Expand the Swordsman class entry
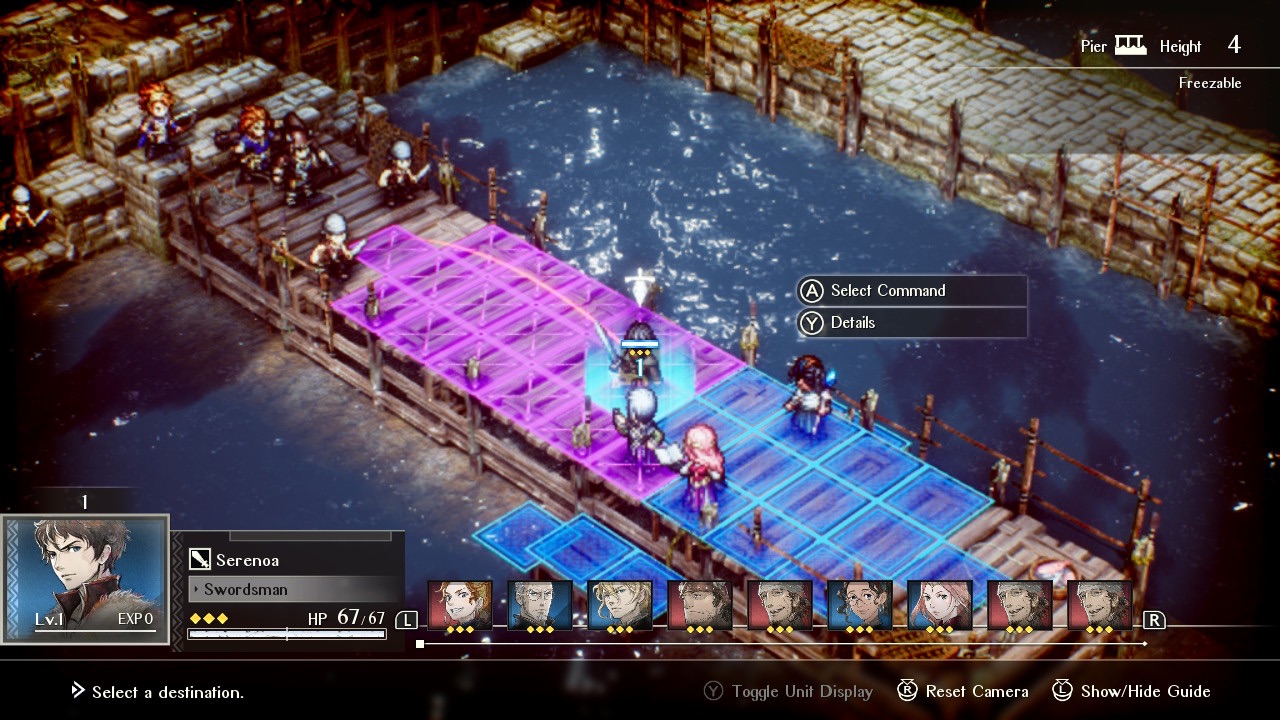This screenshot has width=1280, height=720. click(244, 590)
